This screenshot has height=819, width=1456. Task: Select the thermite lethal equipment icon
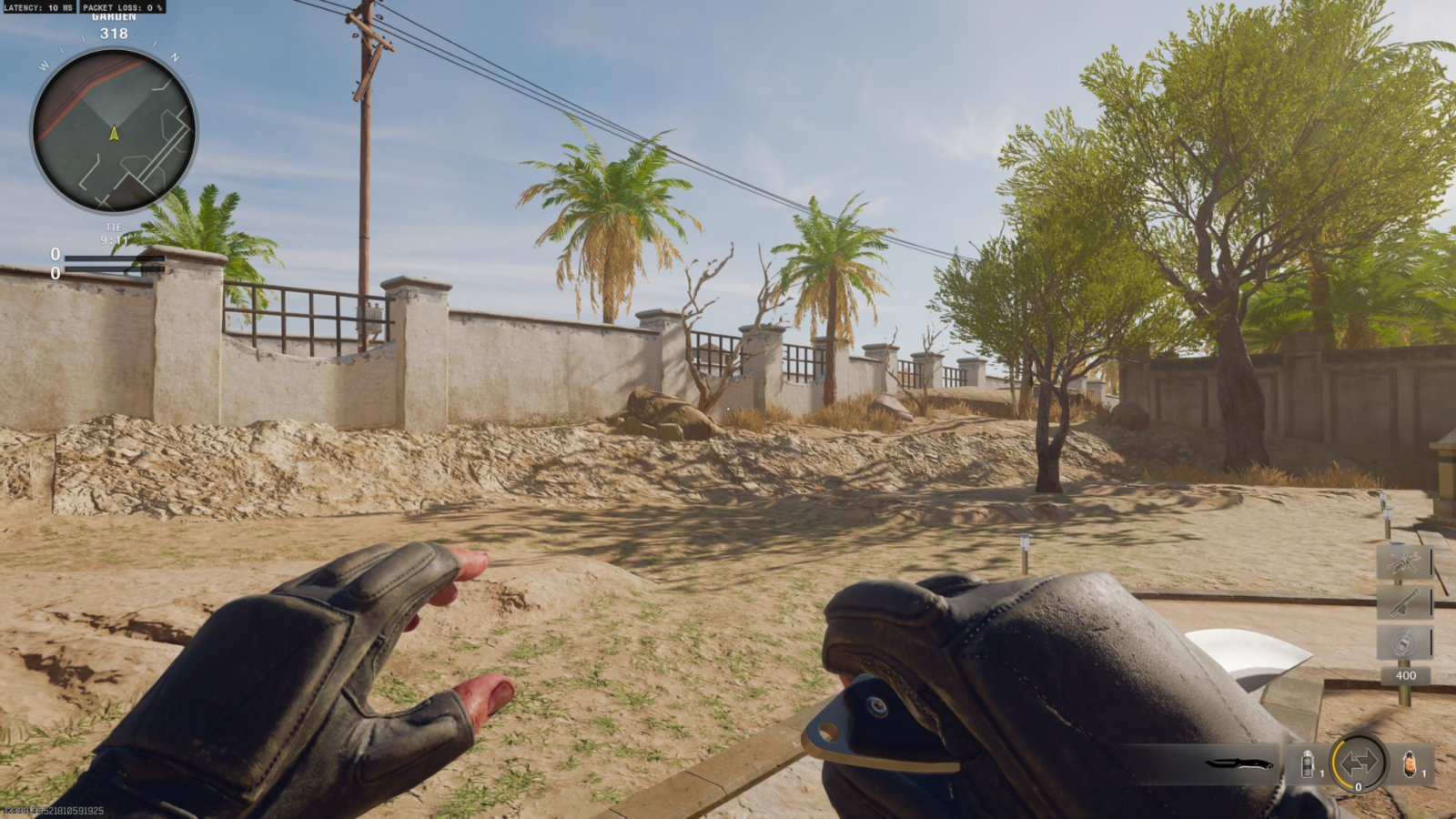pyautogui.click(x=1410, y=764)
